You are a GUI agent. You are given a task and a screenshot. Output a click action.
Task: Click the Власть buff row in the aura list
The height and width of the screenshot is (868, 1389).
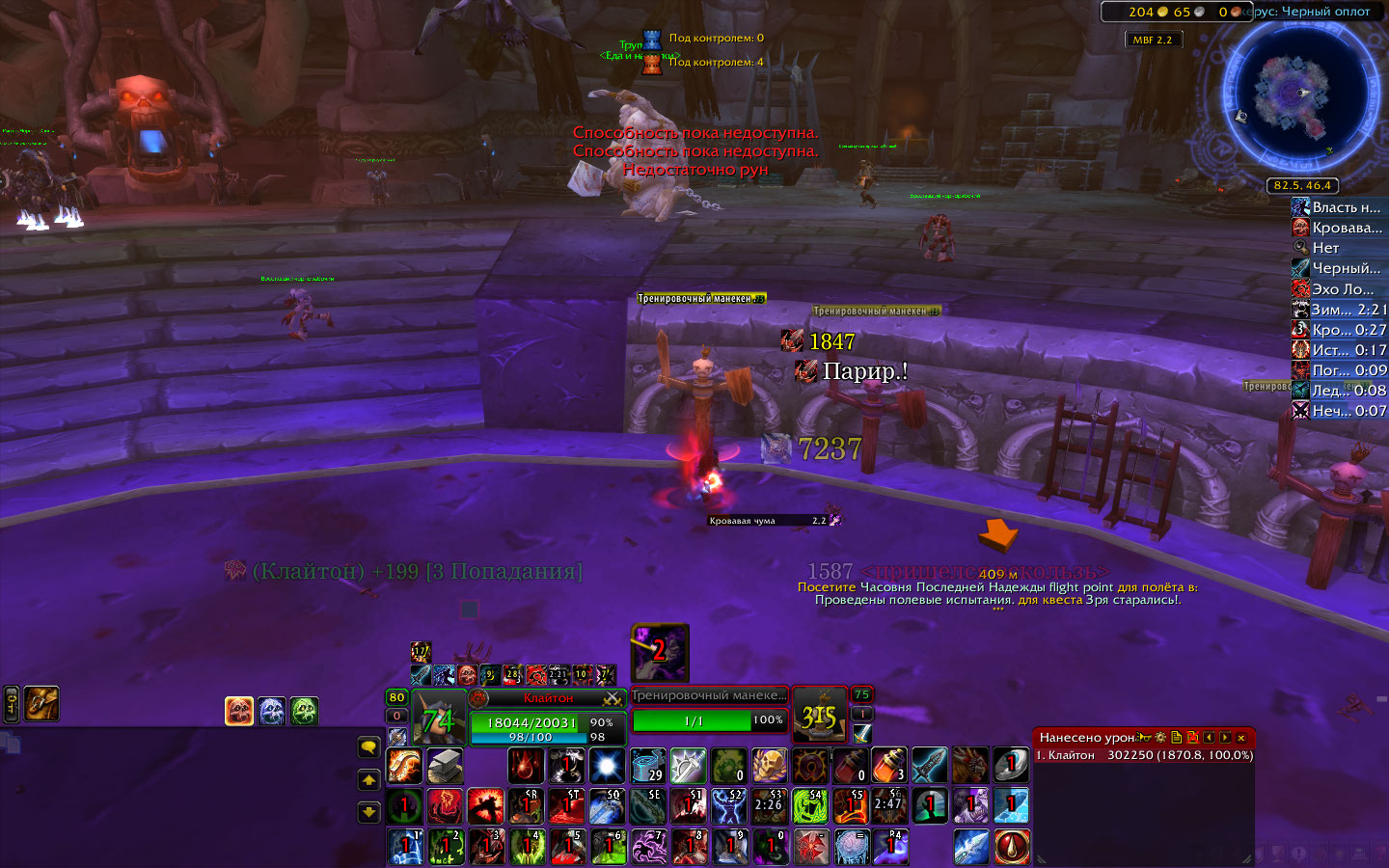pyautogui.click(x=1339, y=207)
